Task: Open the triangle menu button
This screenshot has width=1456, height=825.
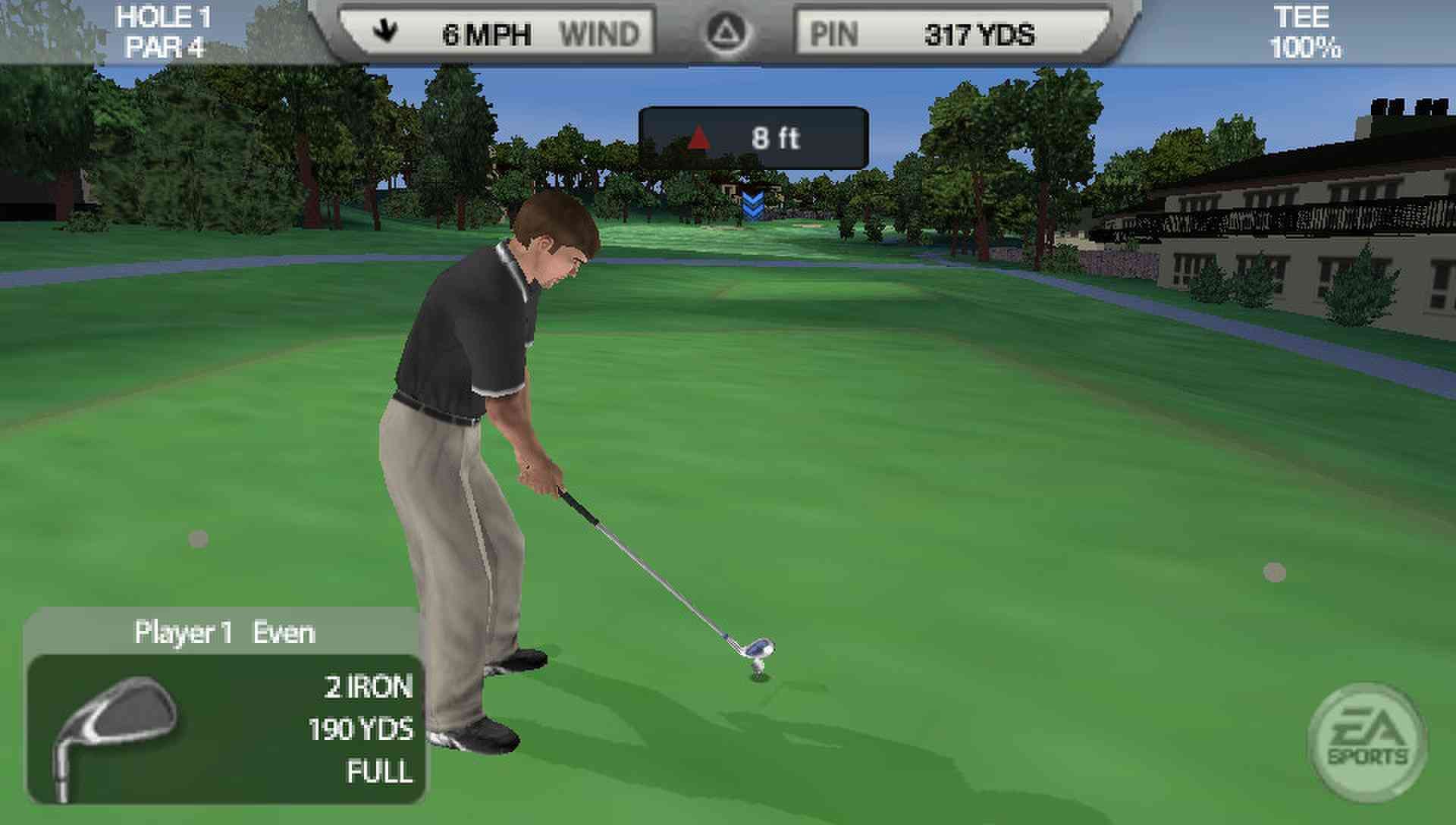Action: coord(726,33)
